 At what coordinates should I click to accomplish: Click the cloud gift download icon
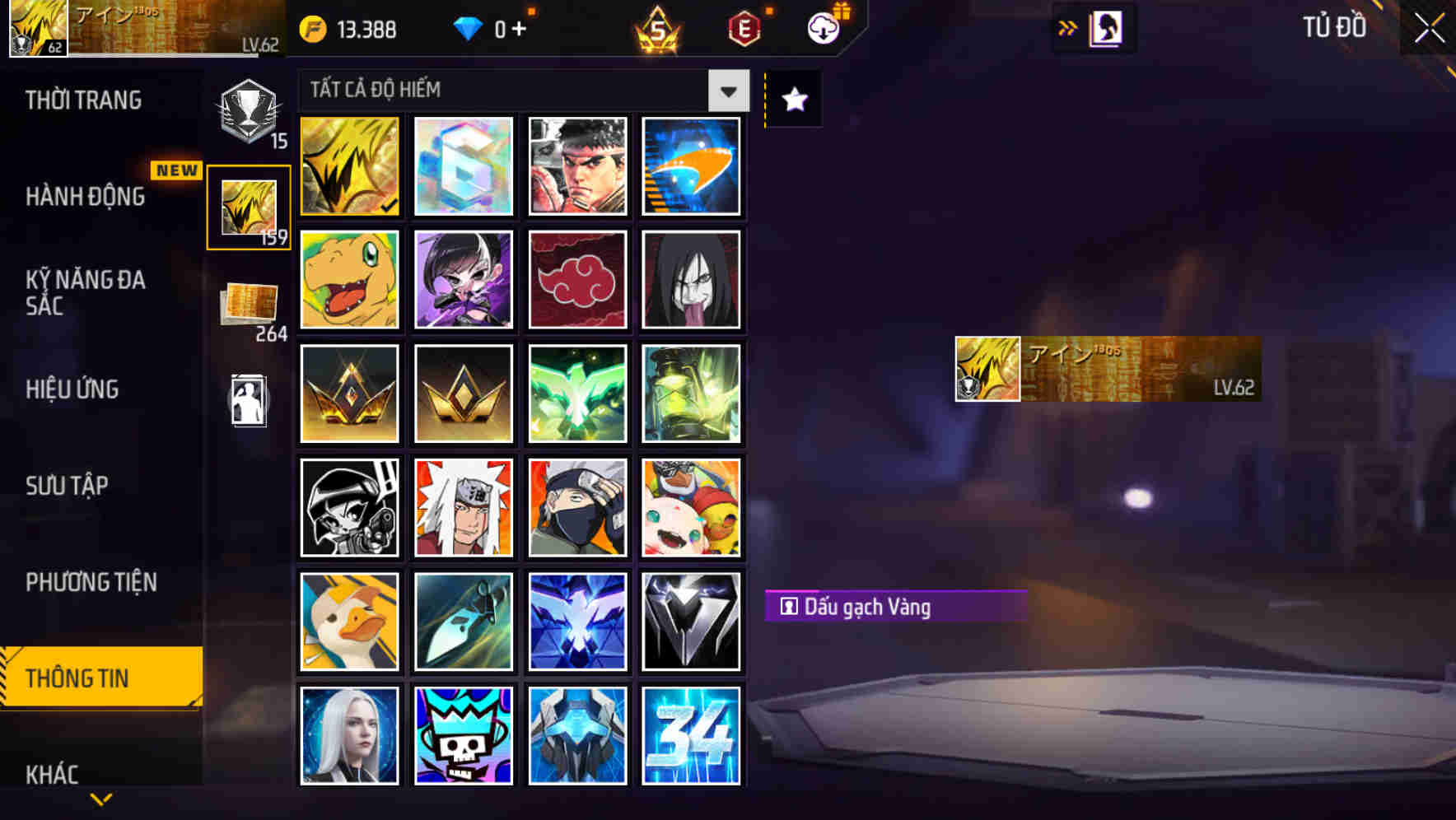[823, 29]
